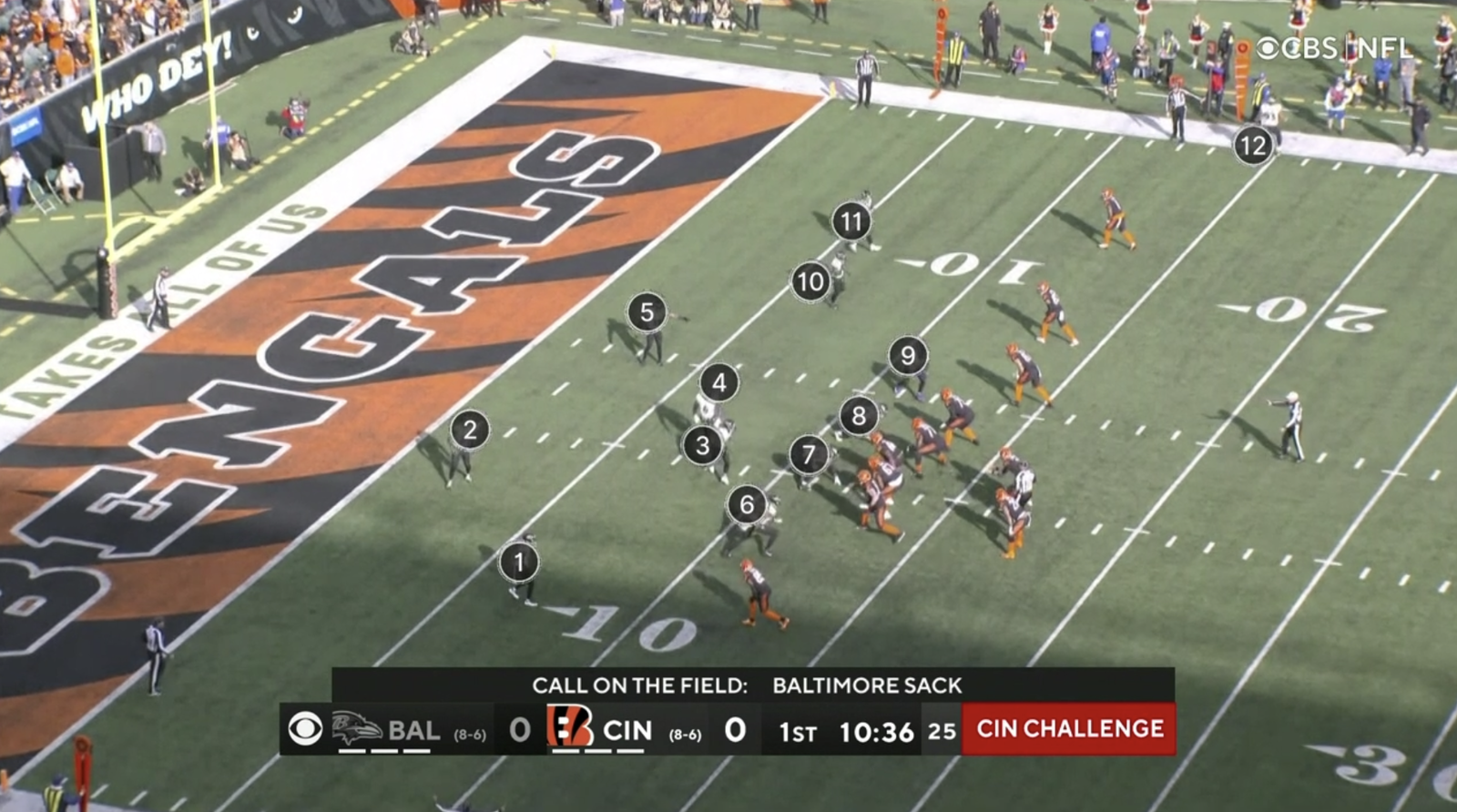
Task: Pick the player tagged number 10
Action: point(810,282)
